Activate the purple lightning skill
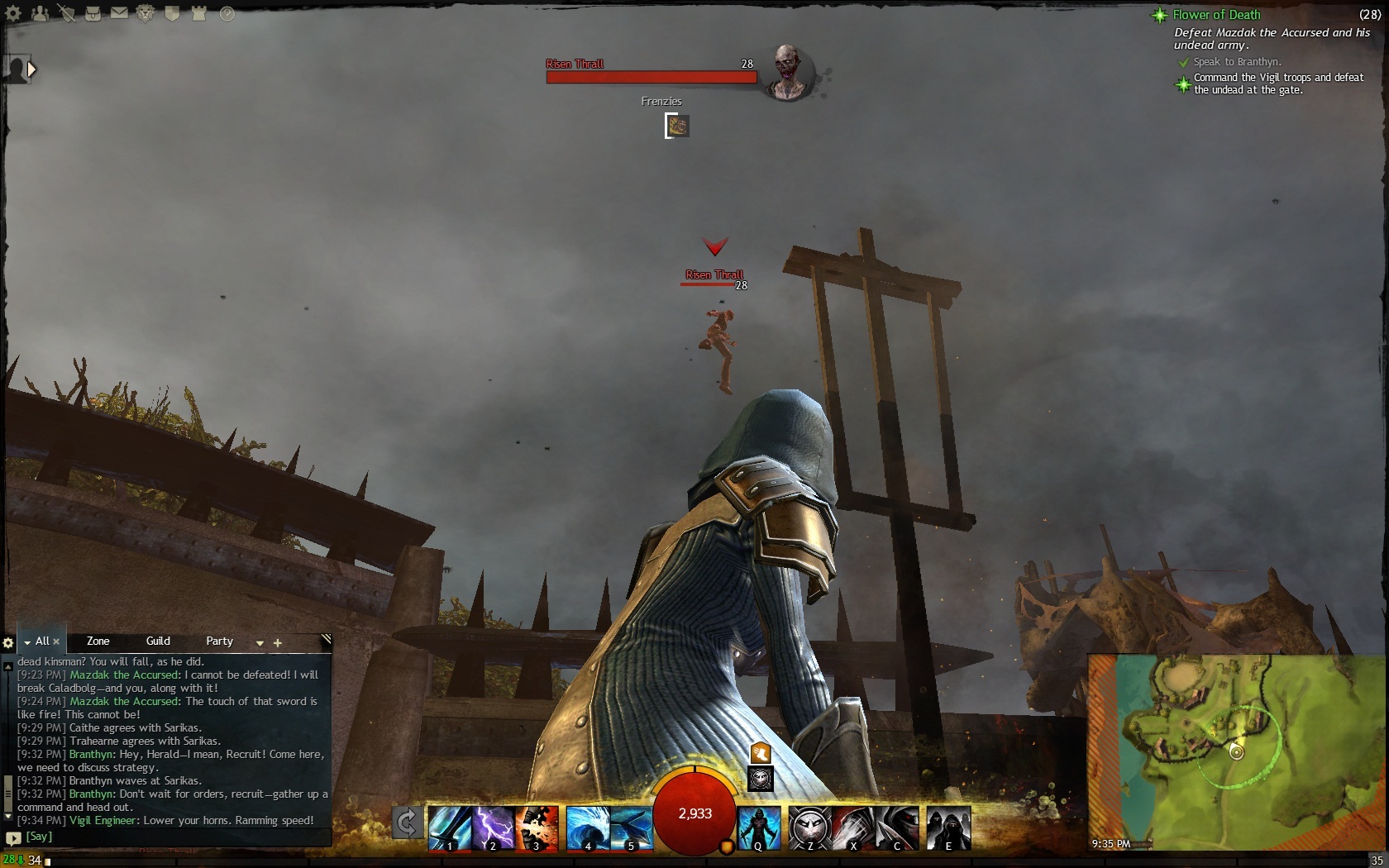 493,827
